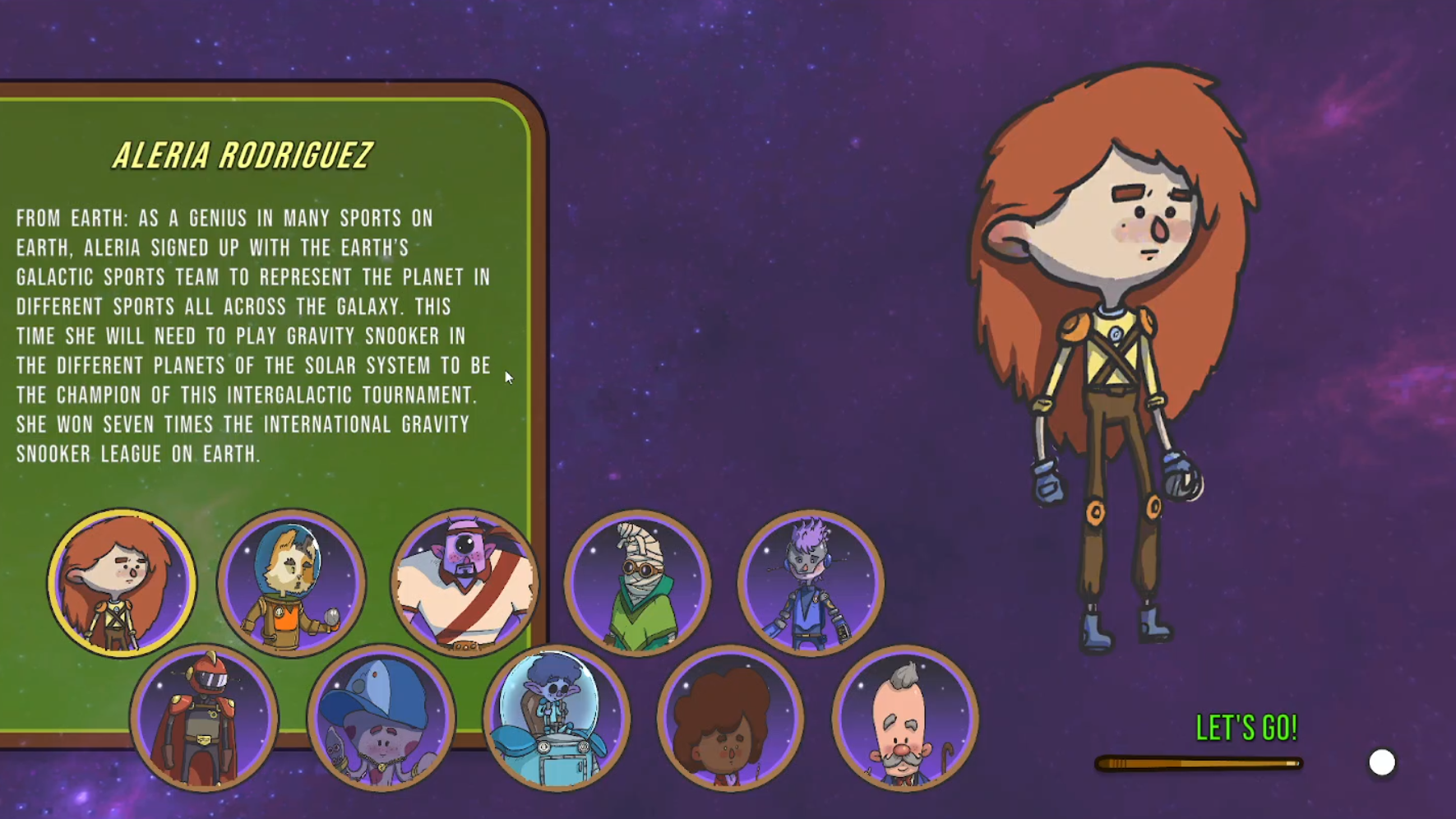Click the Let's Go! button
The height and width of the screenshot is (819, 1456).
pyautogui.click(x=1246, y=729)
